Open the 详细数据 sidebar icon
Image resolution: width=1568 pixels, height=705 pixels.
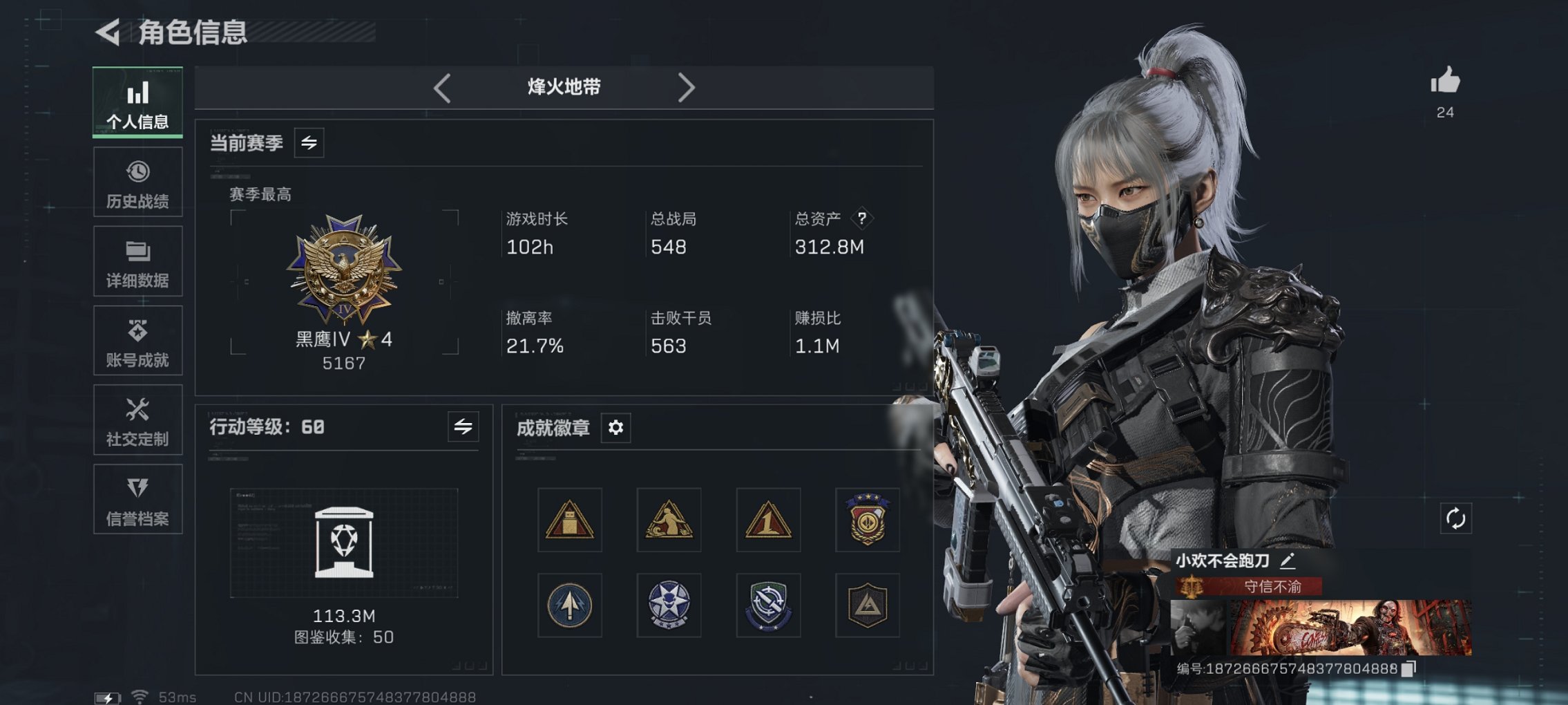(137, 261)
